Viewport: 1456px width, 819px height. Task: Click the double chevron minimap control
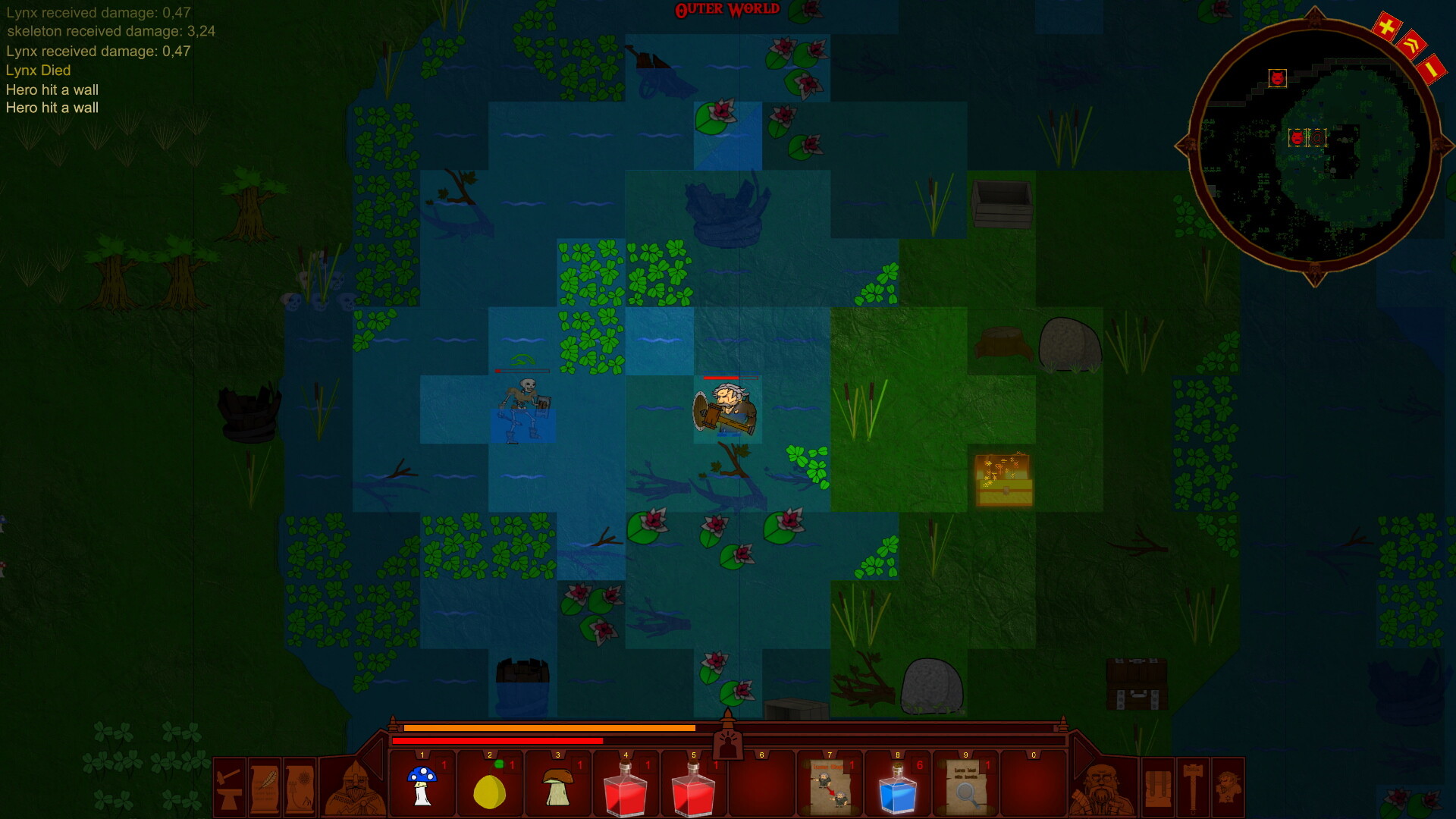click(1411, 44)
